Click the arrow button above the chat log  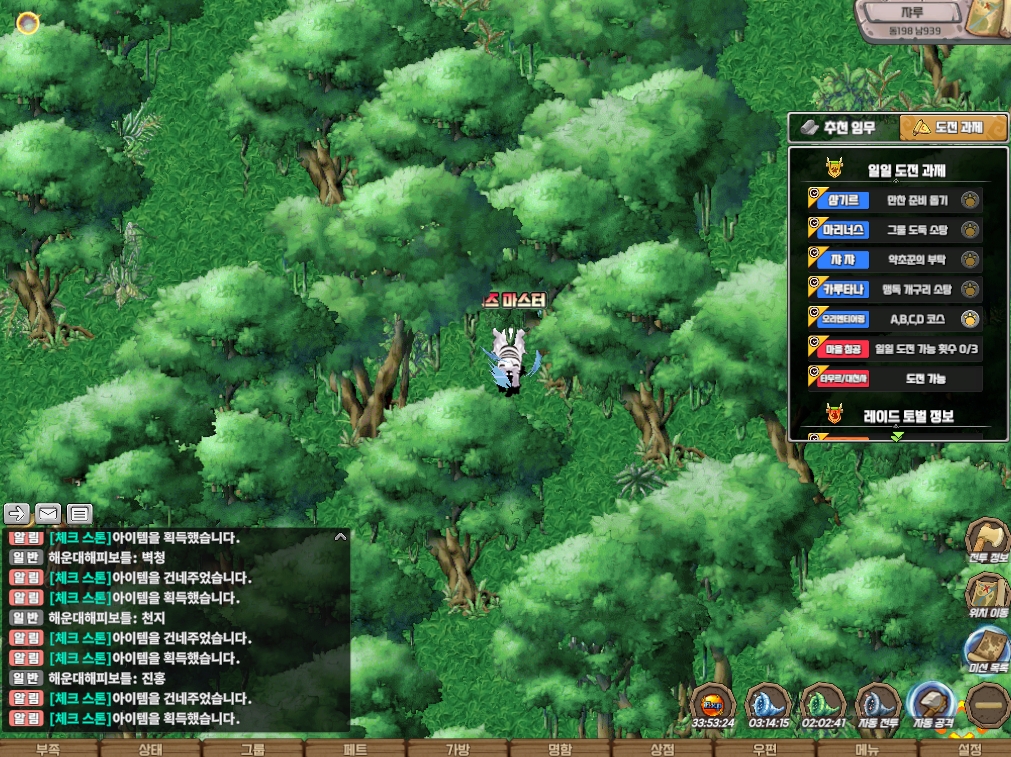click(17, 514)
